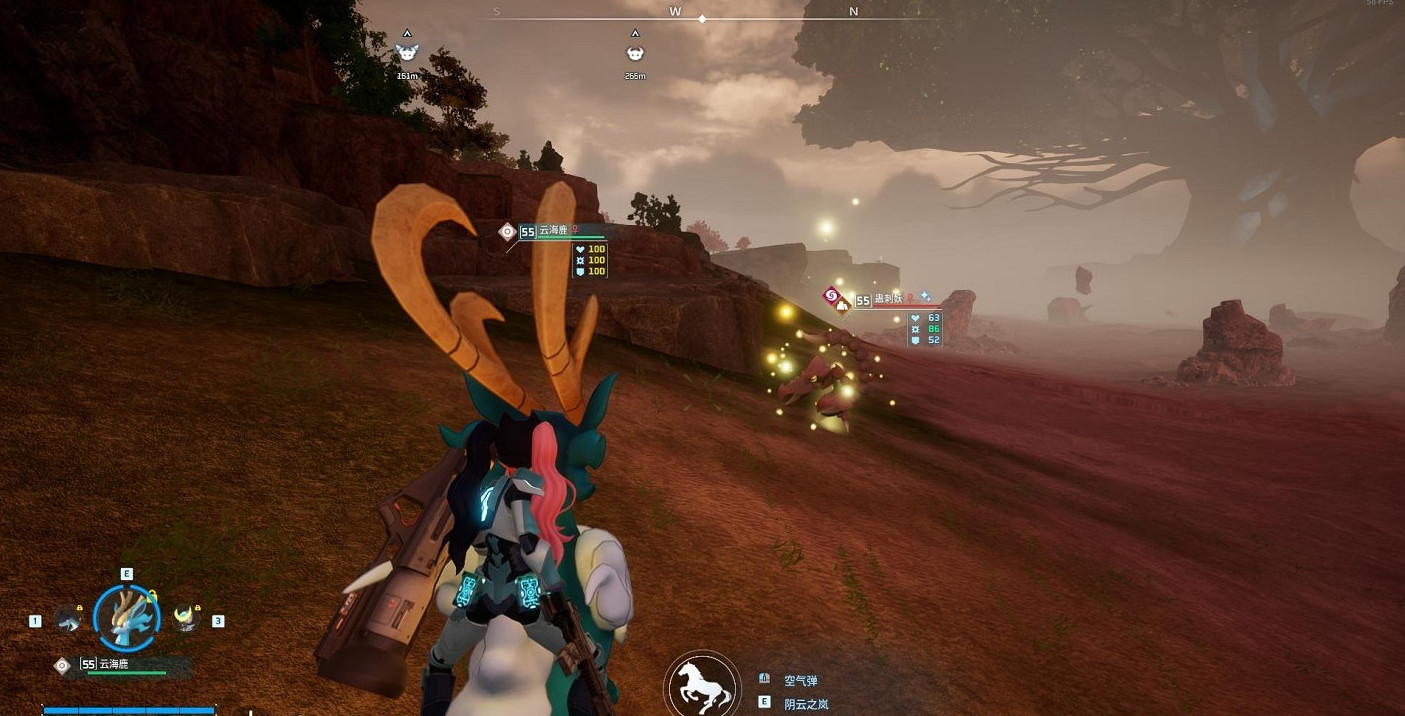Switch to the crescent-horned pal in slot 3
Screen dimensions: 1405x716
[185, 619]
